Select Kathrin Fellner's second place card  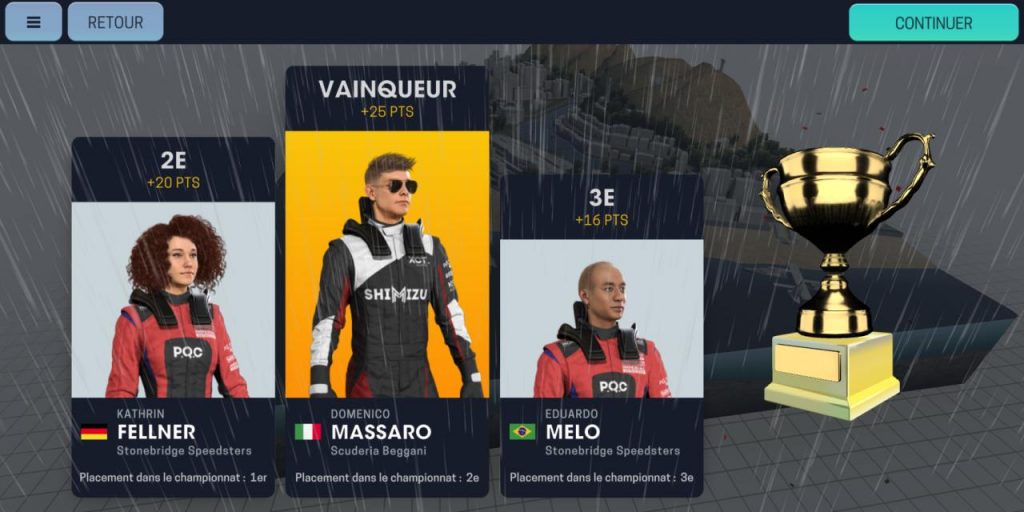point(173,315)
